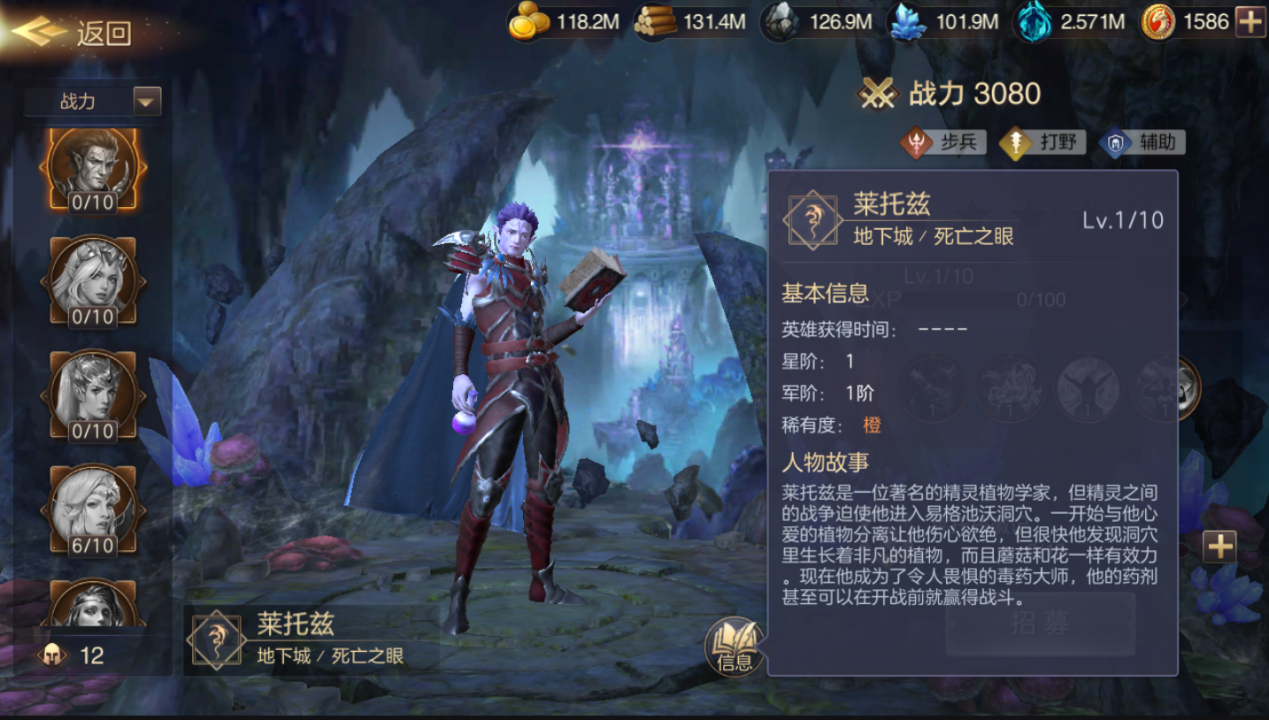This screenshot has width=1269, height=720.
Task: Tap the gold coins resource counter
Action: click(x=564, y=21)
